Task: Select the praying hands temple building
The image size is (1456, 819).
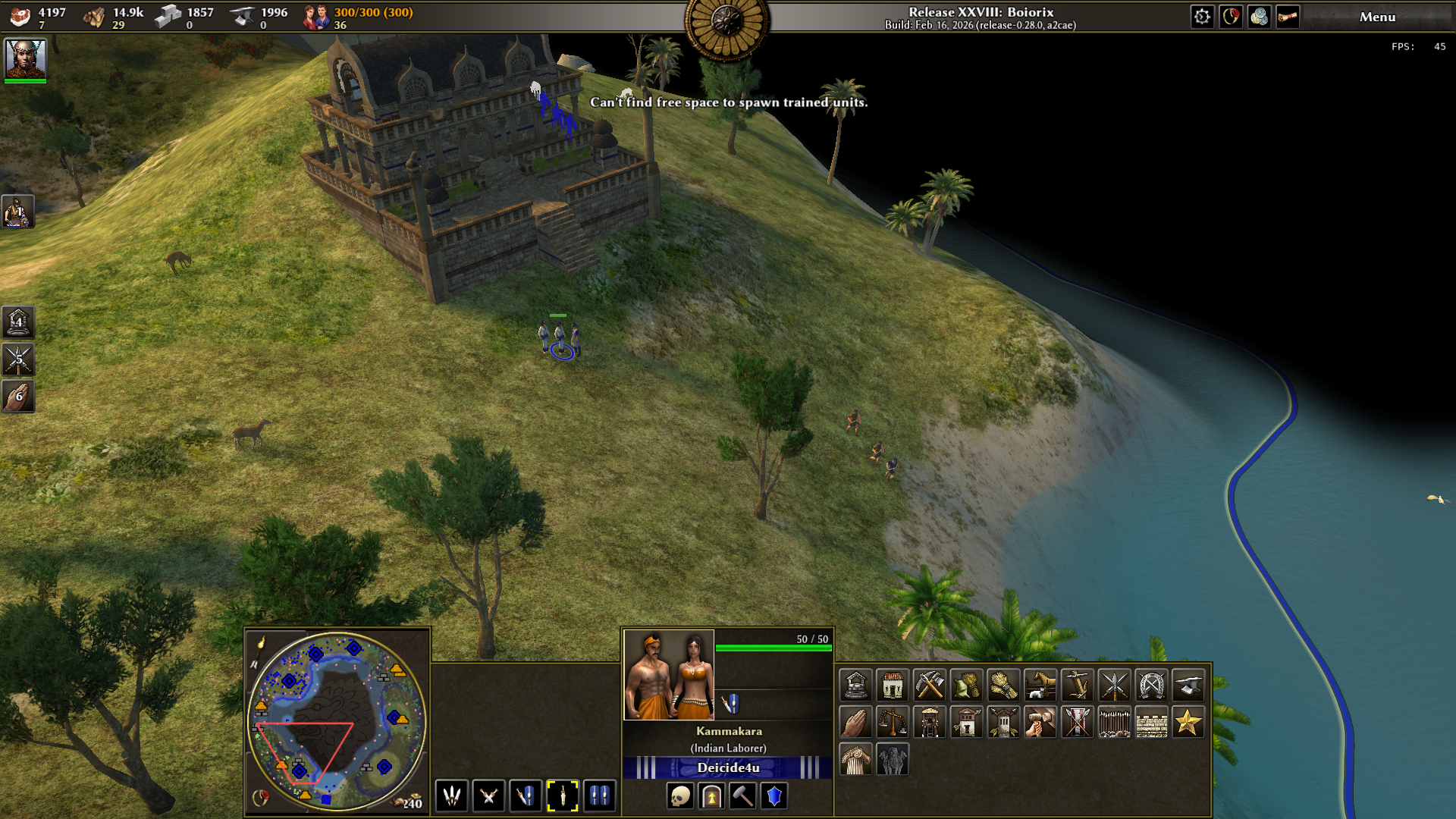Action: coord(855,723)
